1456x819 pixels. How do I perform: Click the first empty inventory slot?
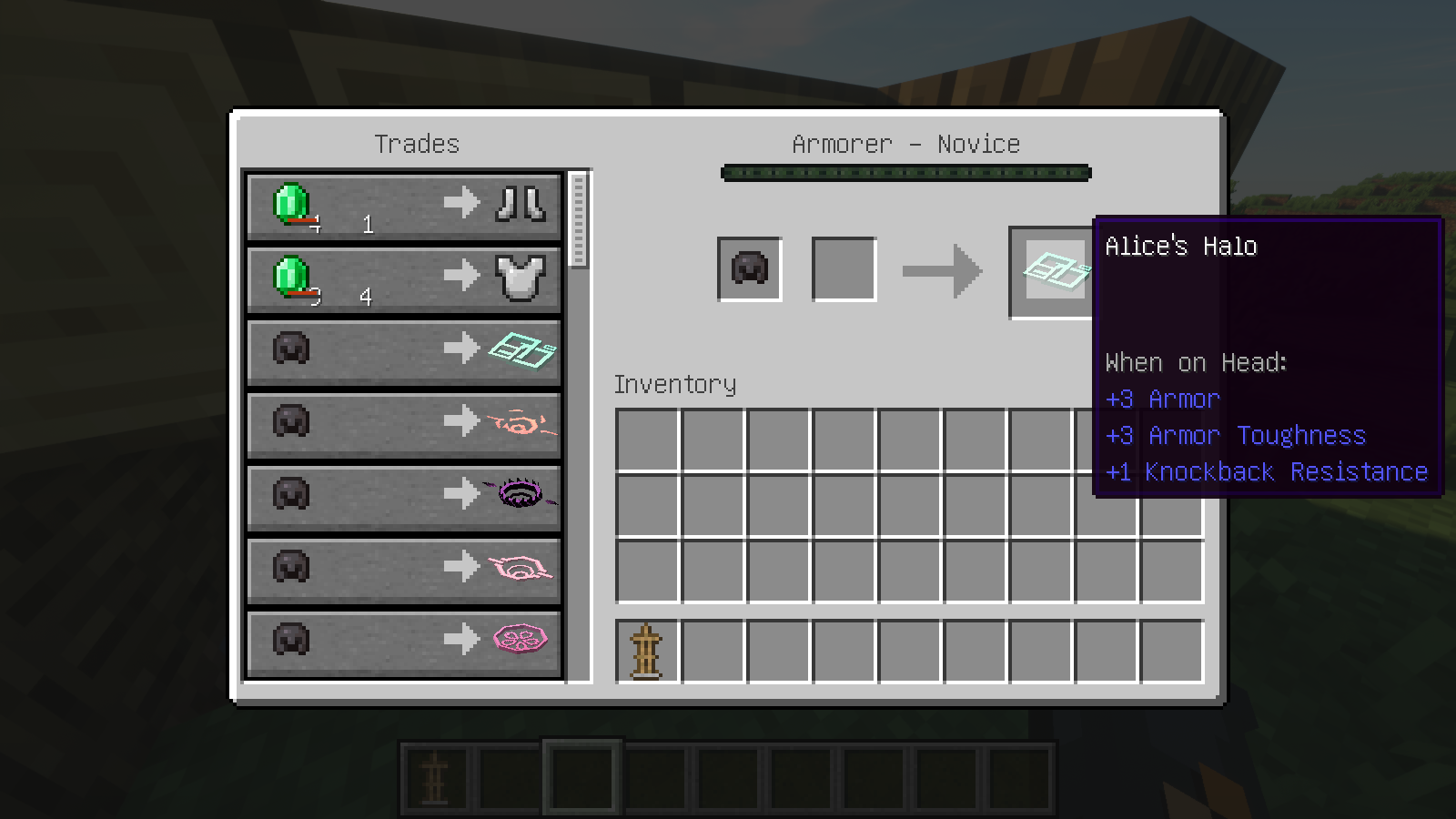pos(646,440)
